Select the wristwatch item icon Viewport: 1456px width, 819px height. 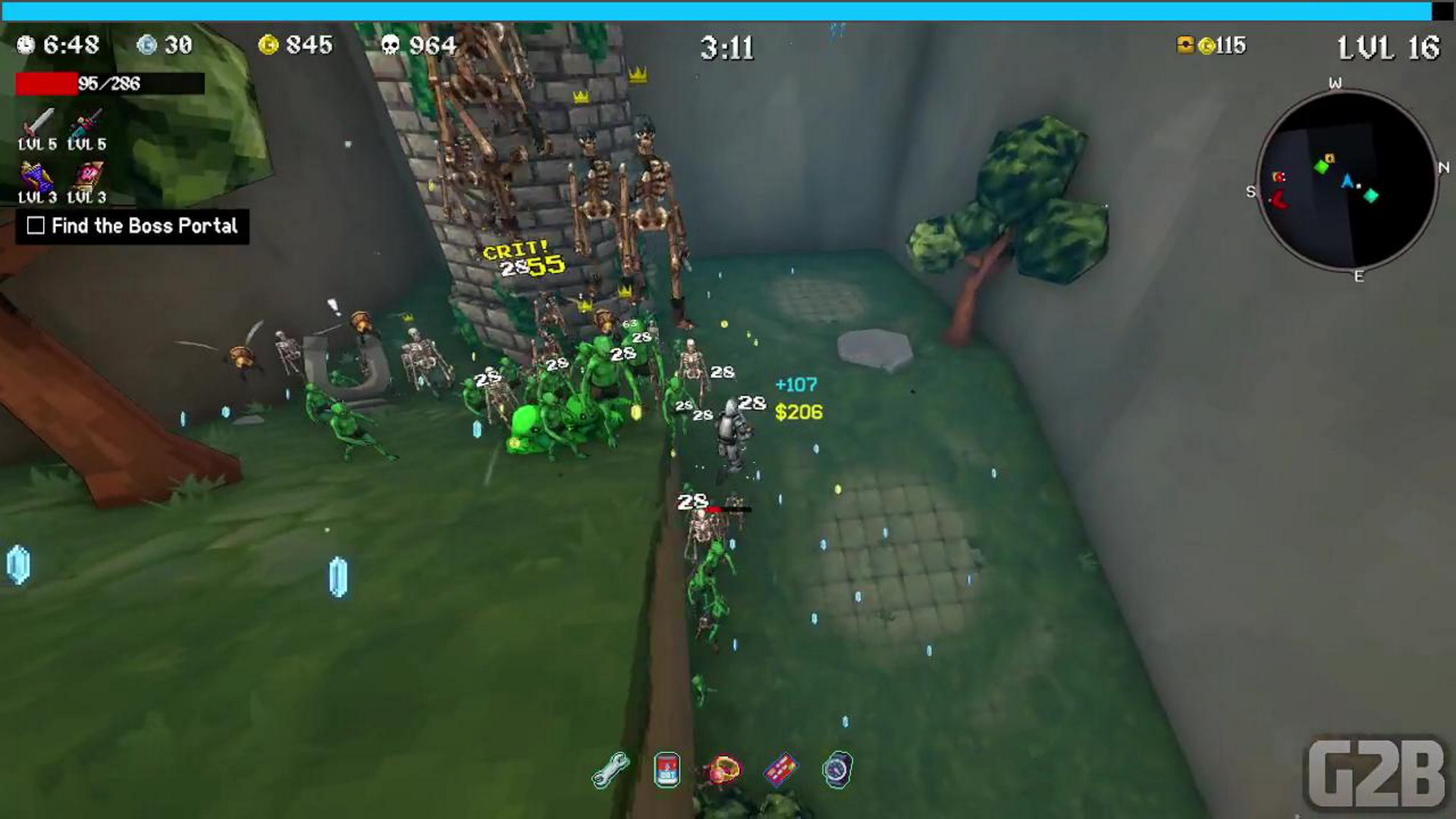(837, 770)
